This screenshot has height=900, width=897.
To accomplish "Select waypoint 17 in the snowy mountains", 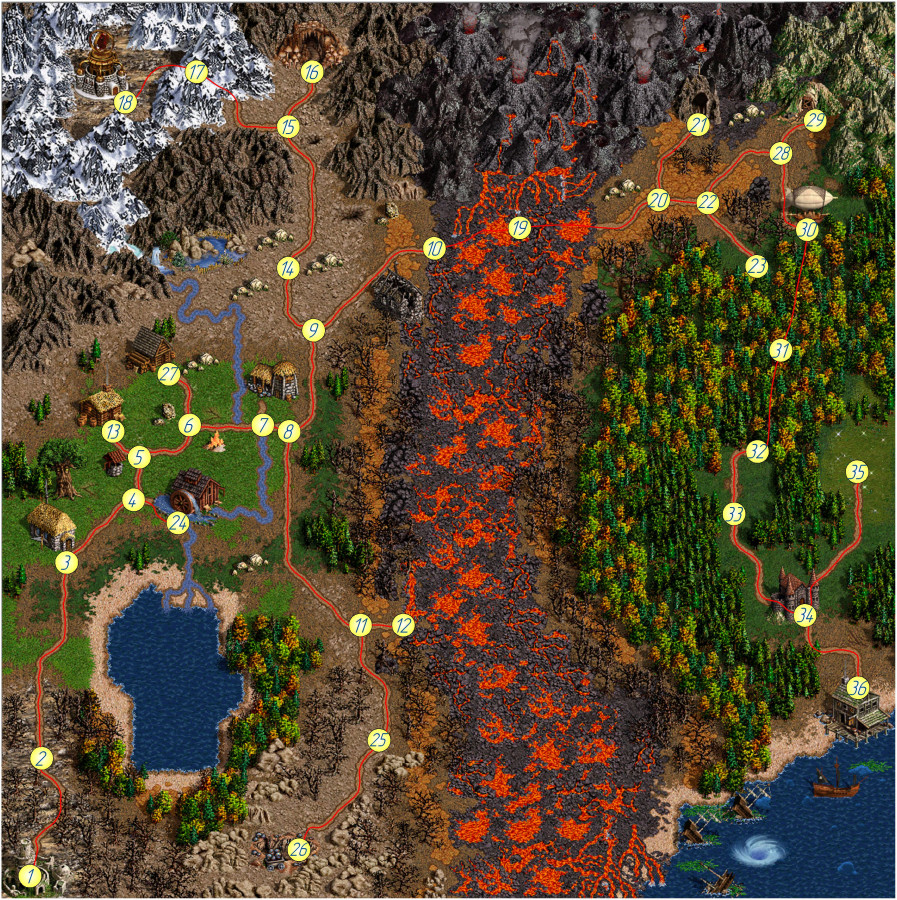I will click(196, 72).
